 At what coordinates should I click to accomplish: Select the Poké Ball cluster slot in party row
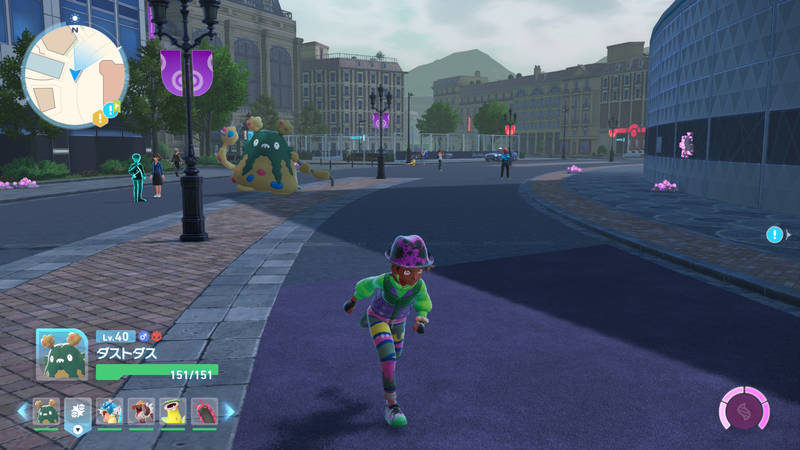click(78, 412)
